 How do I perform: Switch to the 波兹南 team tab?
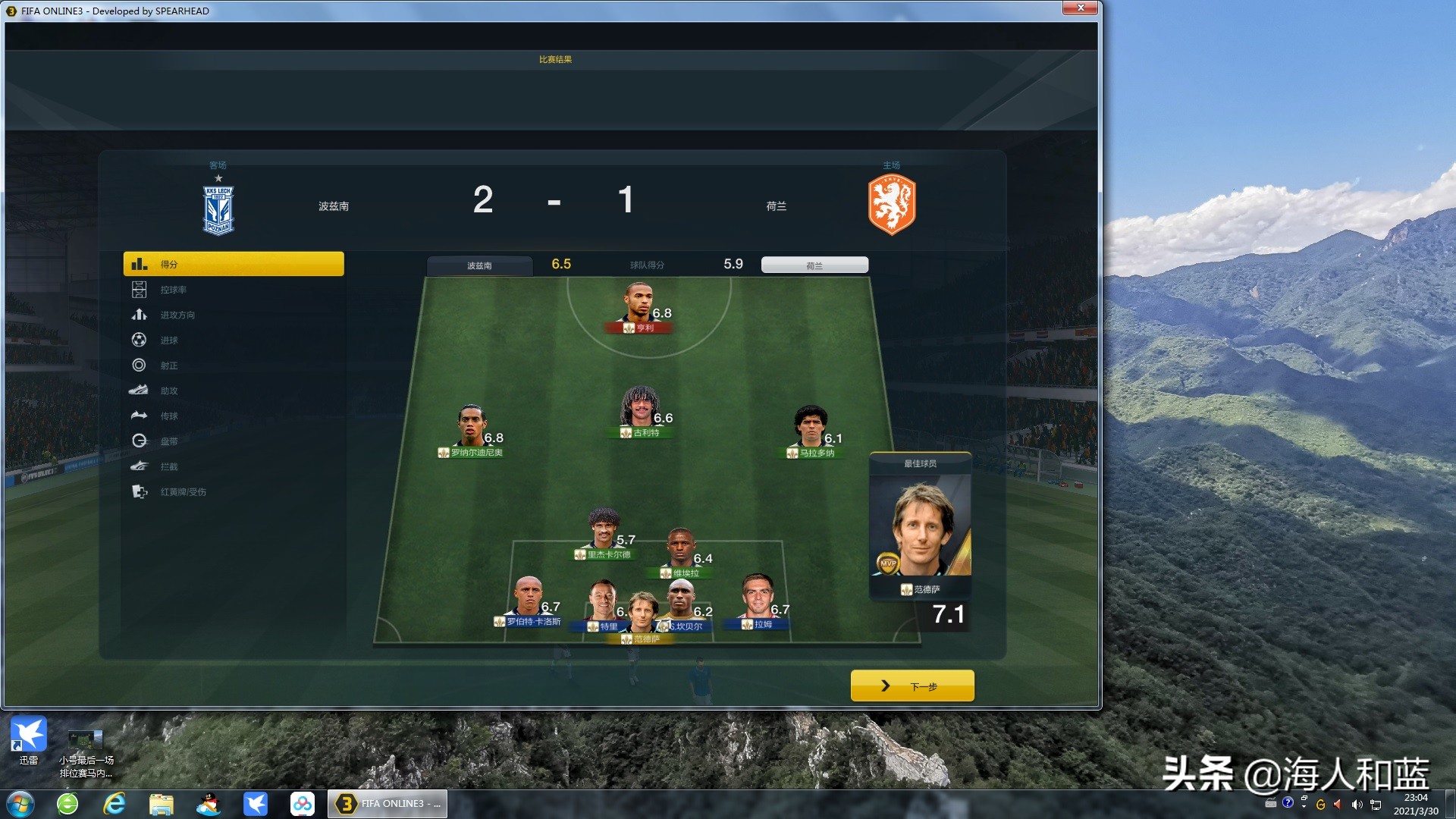[480, 265]
